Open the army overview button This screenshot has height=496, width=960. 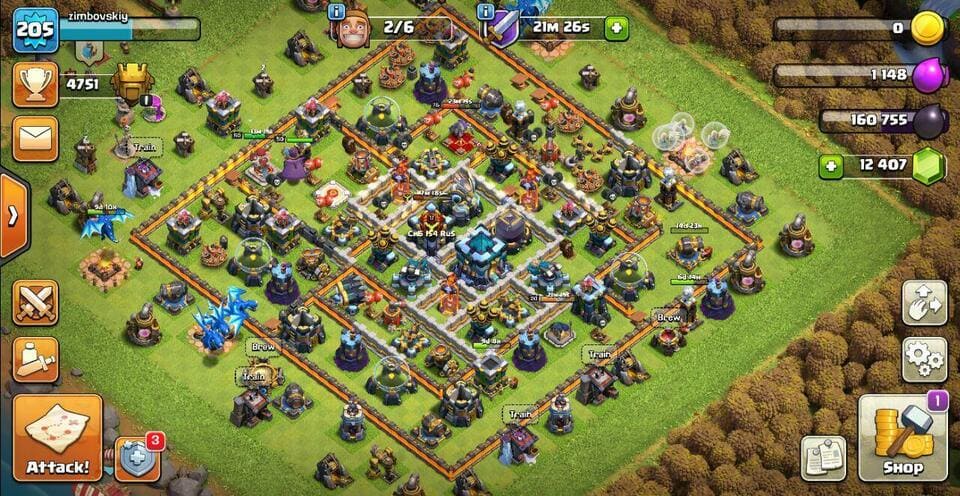coord(35,359)
